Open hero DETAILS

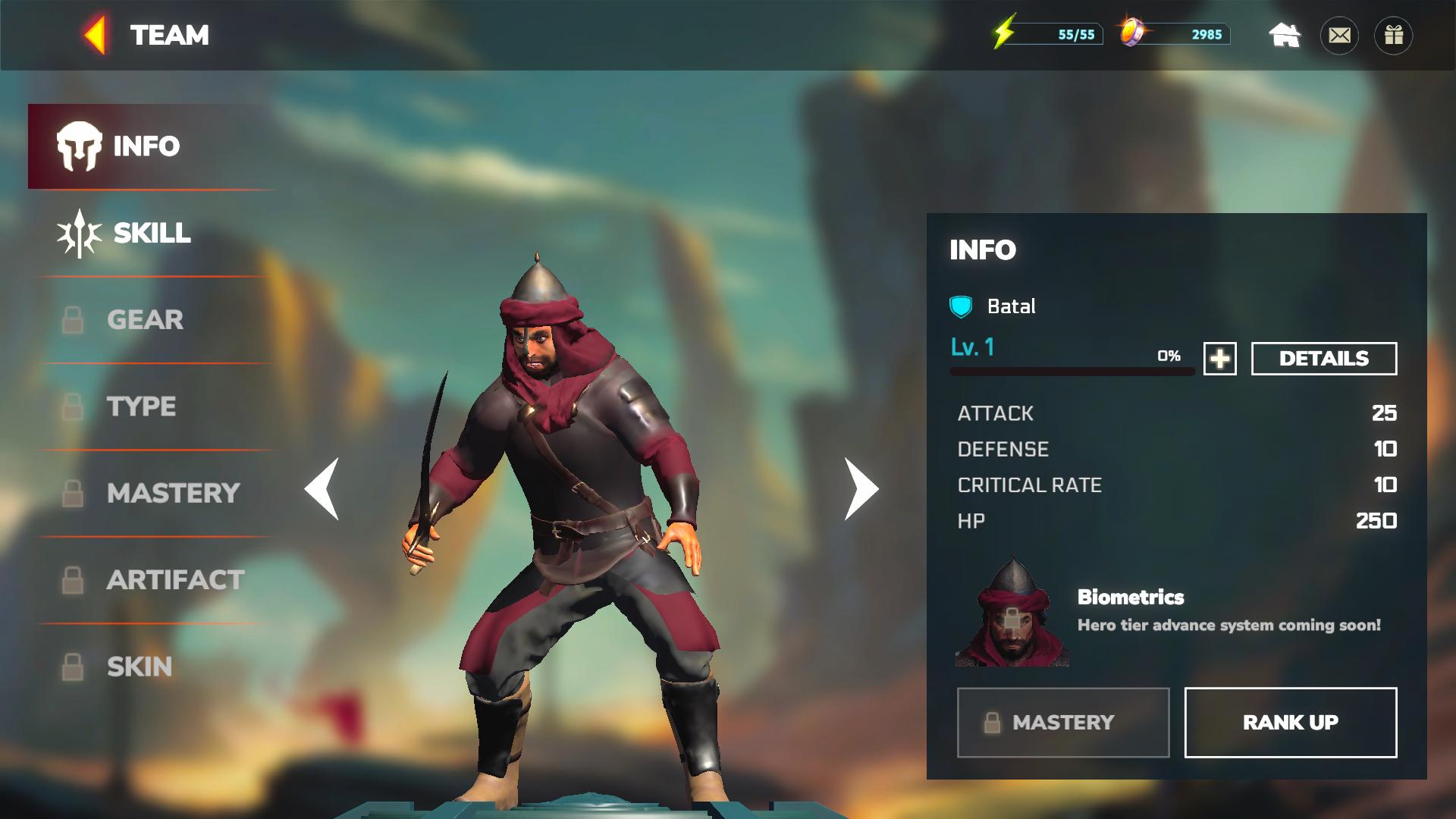[1323, 358]
